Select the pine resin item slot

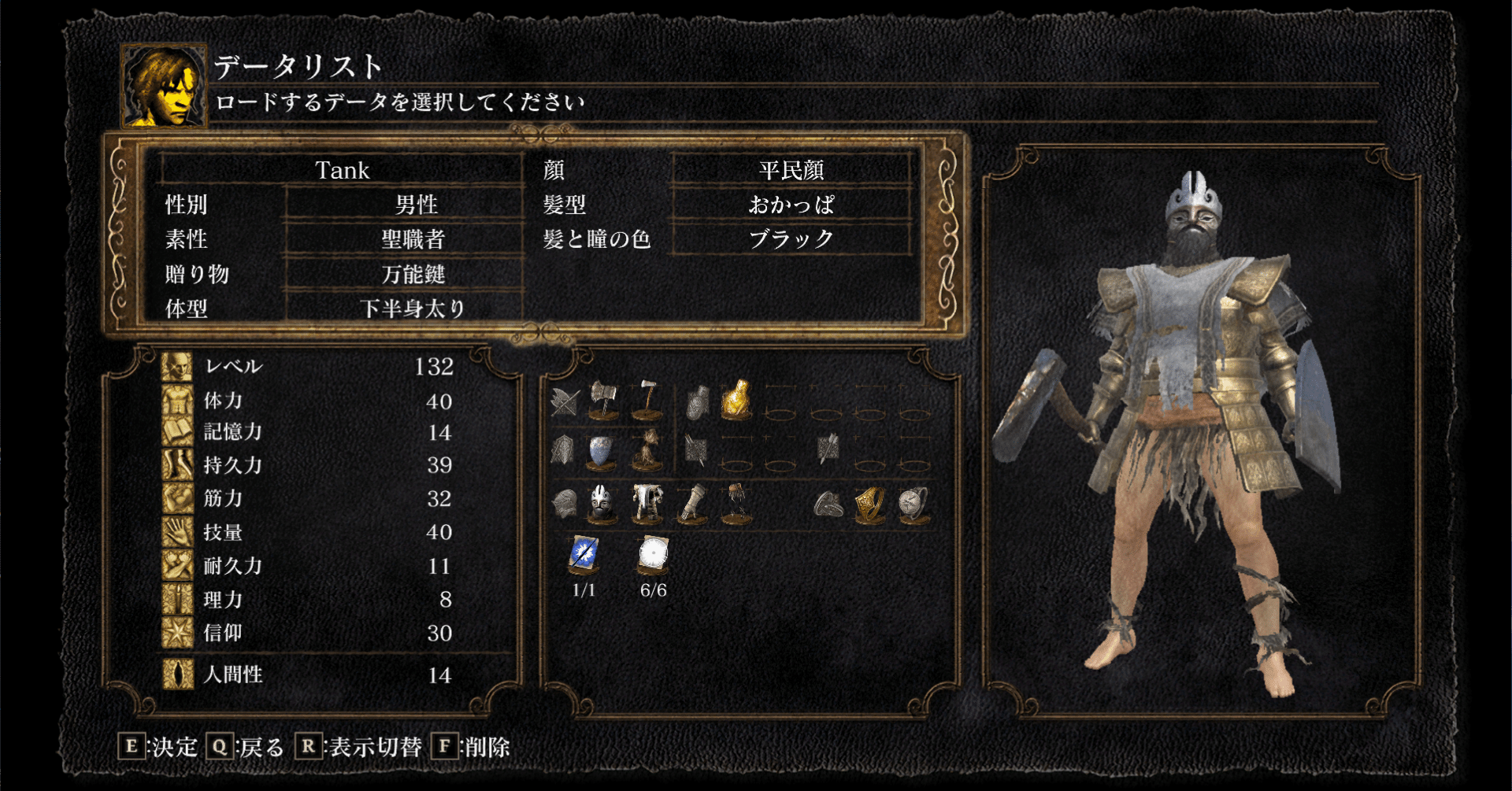point(648,448)
